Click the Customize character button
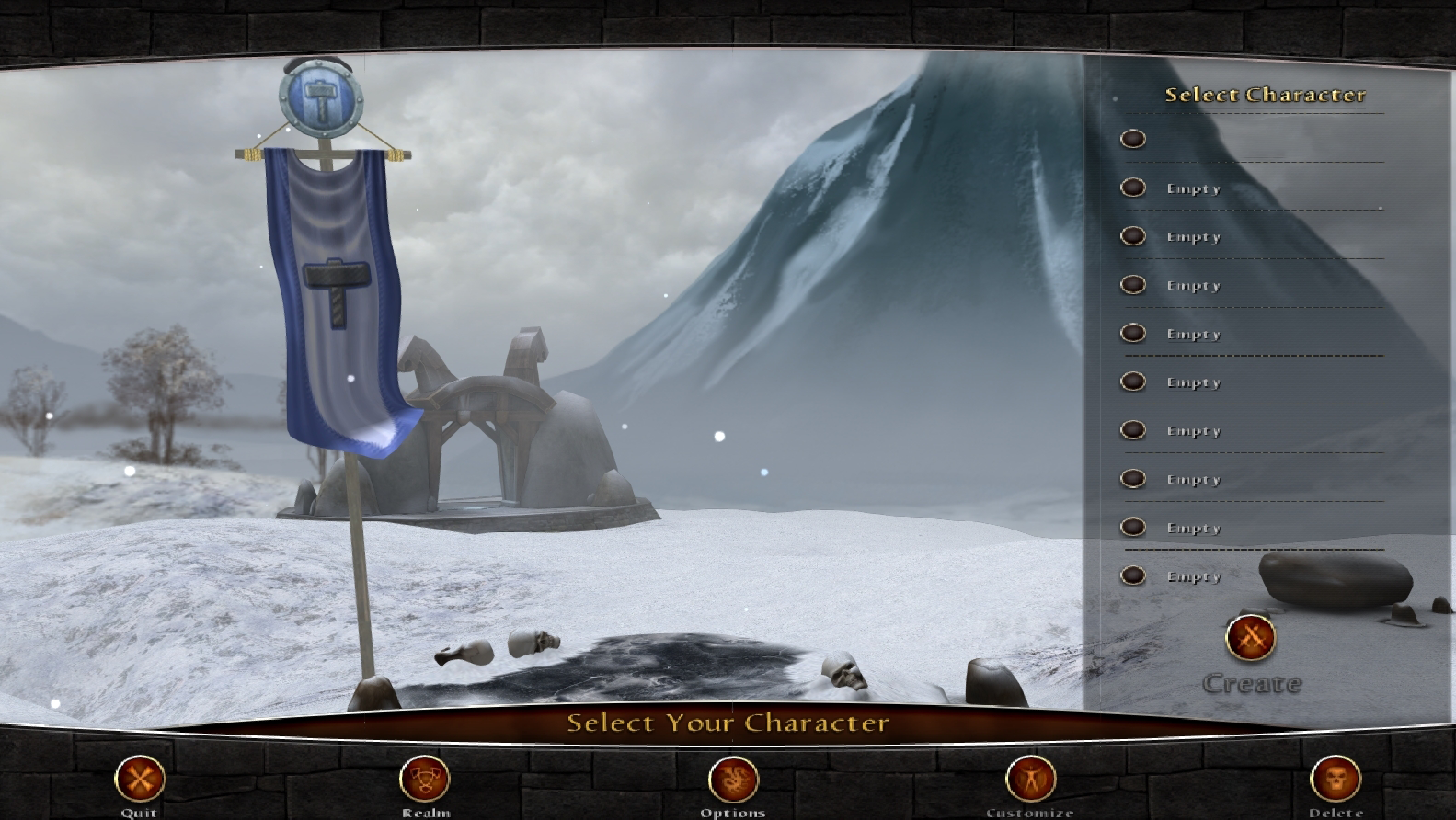The height and width of the screenshot is (820, 1456). coord(1030,780)
